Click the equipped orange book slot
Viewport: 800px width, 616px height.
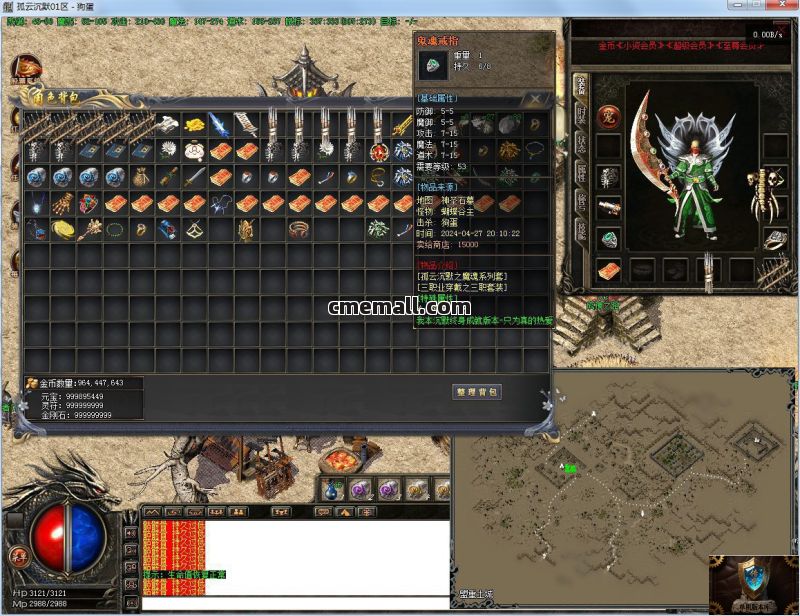tap(609, 270)
